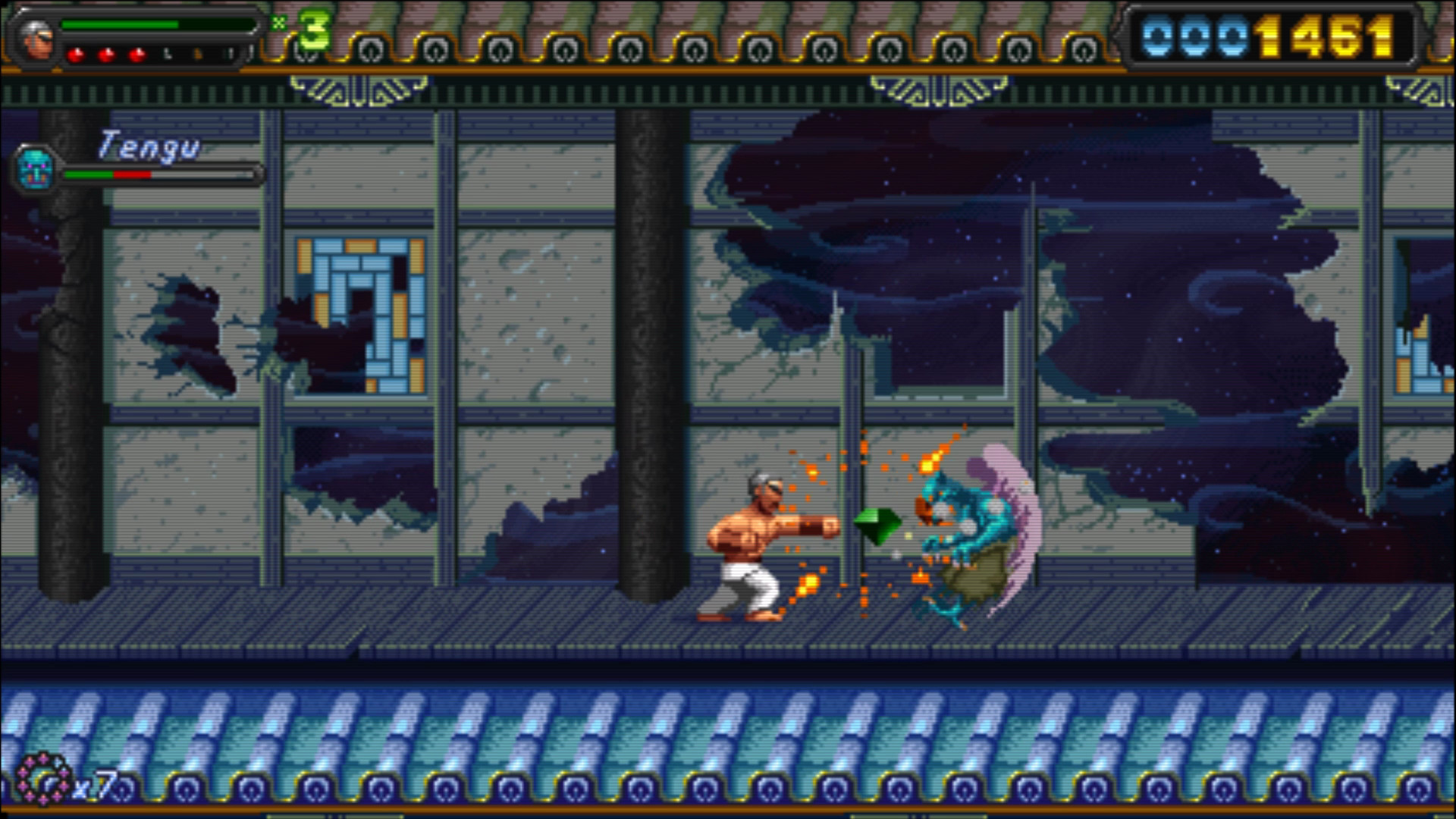Click the middle cherry icon in the HUD

(108, 54)
